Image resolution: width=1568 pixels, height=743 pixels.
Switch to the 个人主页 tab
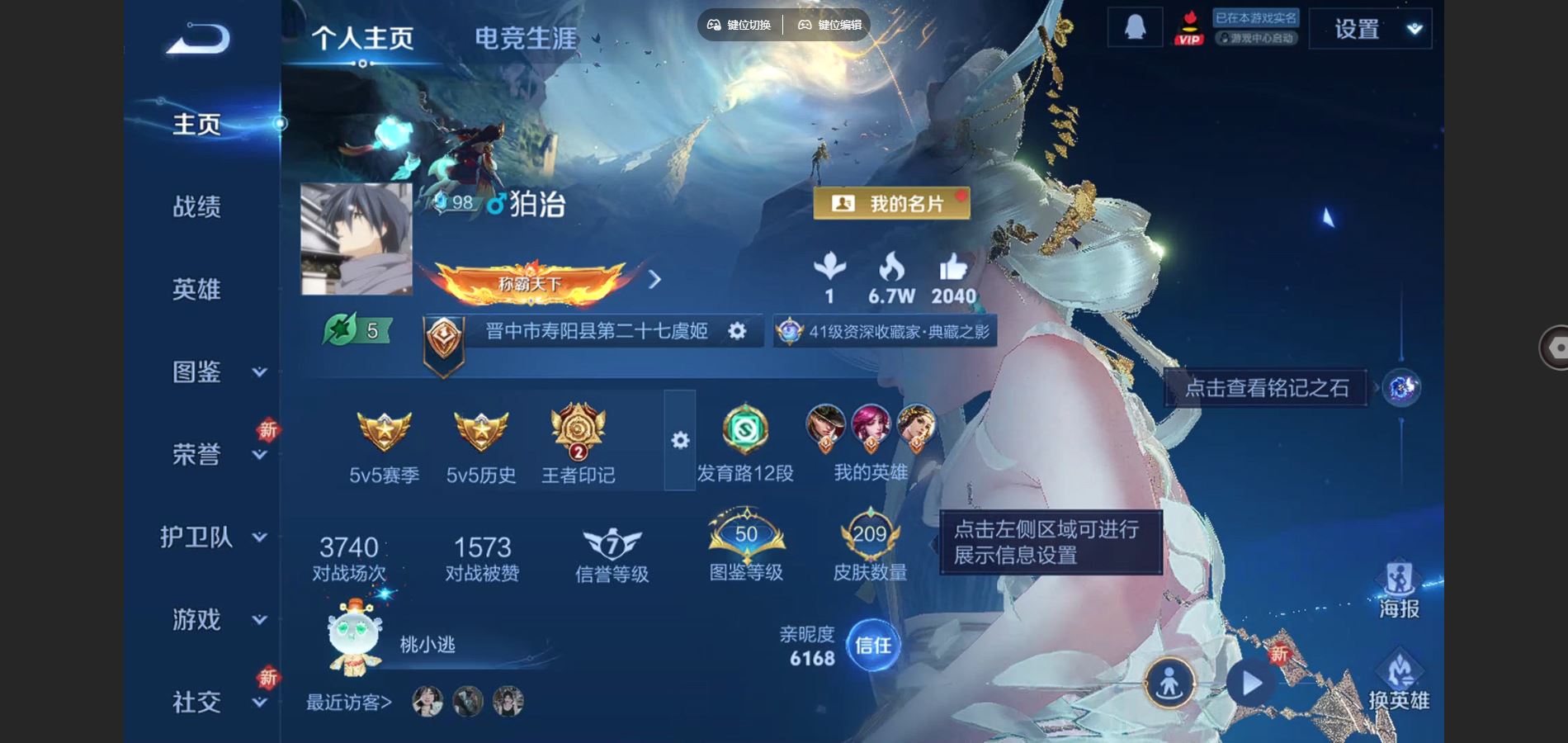[x=365, y=36]
